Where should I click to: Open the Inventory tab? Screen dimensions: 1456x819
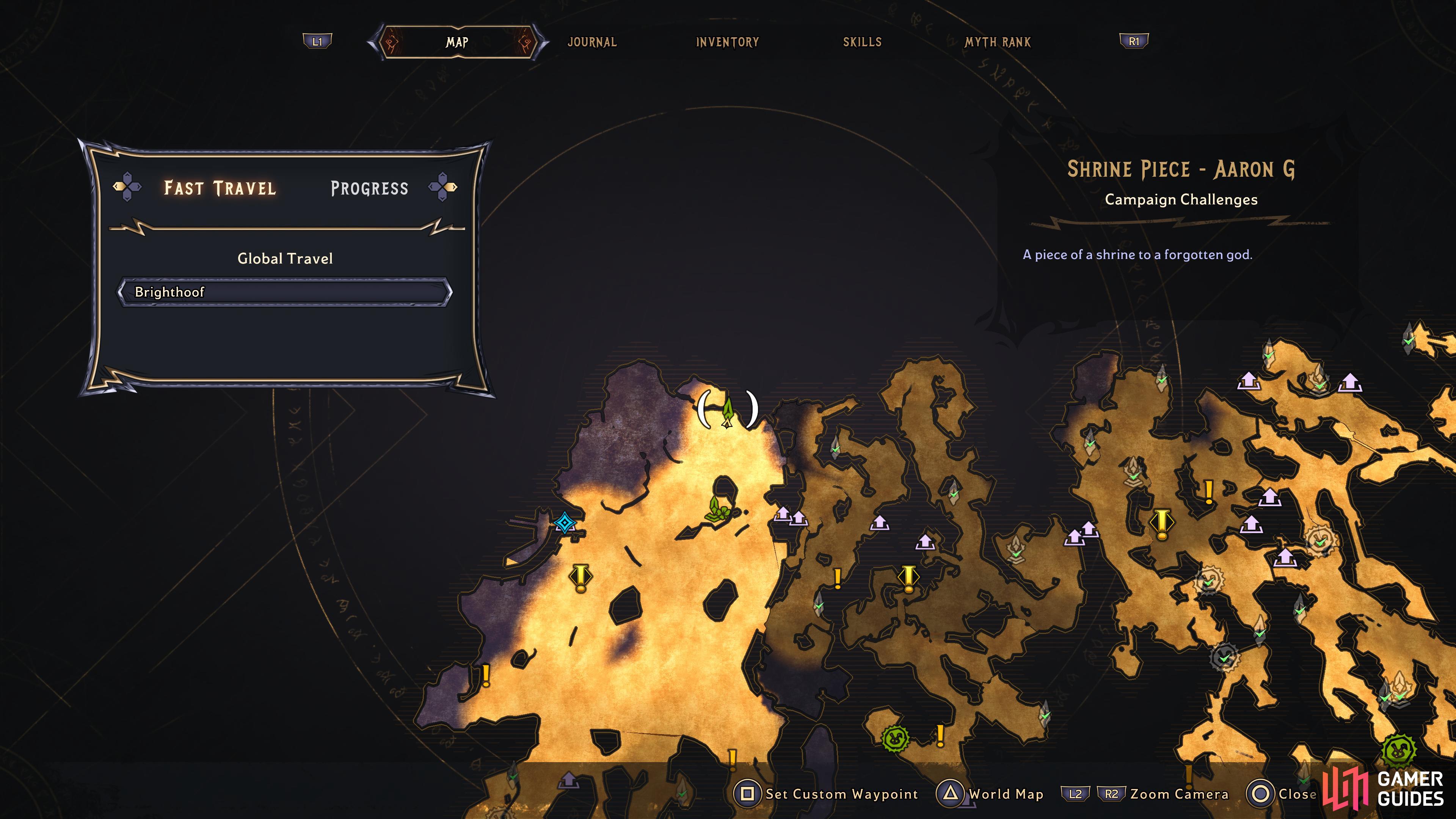point(727,42)
